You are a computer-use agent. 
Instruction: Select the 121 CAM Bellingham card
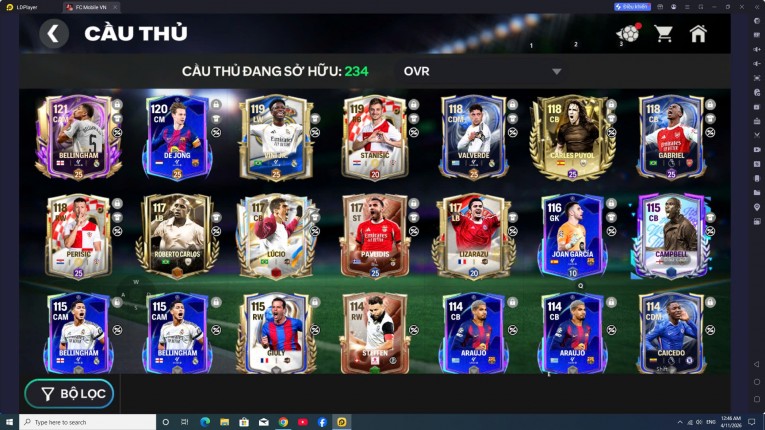click(x=78, y=137)
